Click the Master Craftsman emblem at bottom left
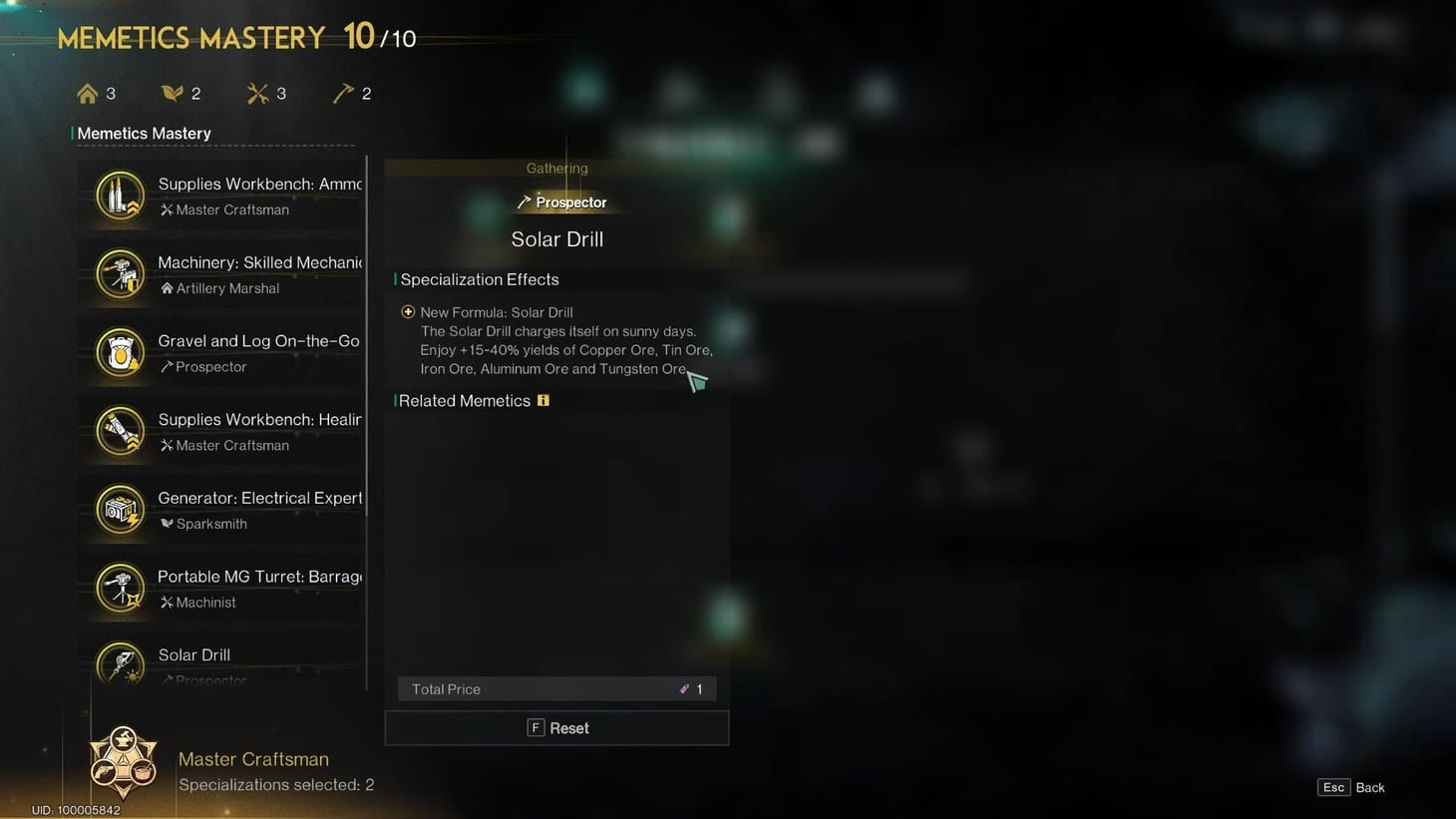 (x=124, y=760)
